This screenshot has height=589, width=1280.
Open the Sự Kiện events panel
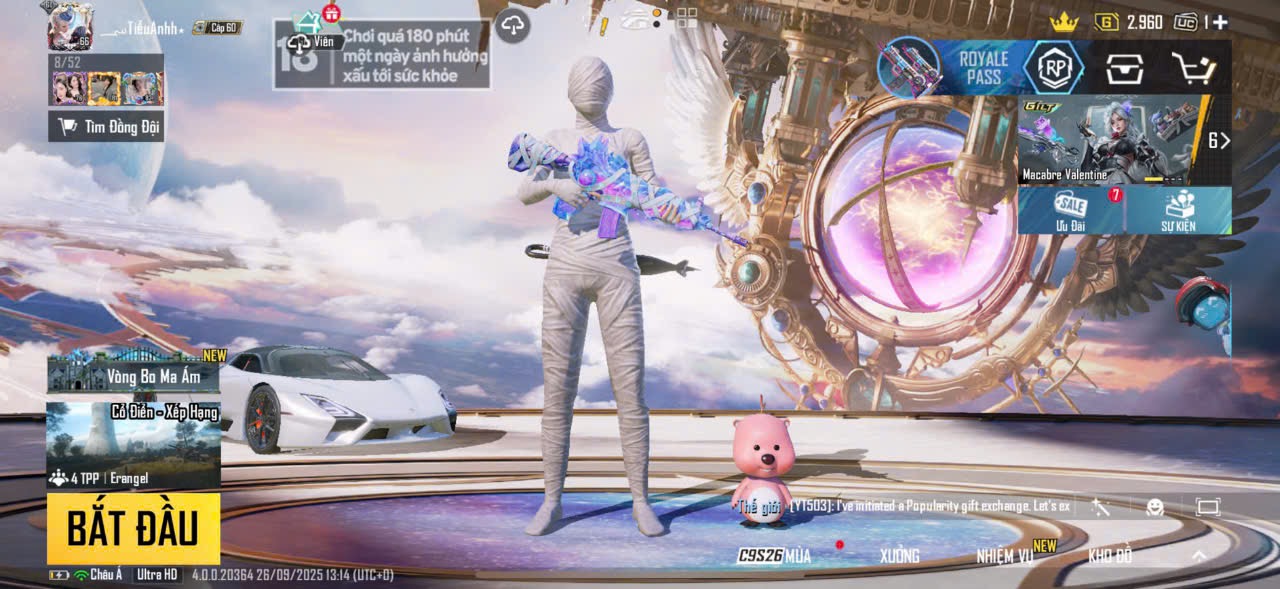[1178, 210]
